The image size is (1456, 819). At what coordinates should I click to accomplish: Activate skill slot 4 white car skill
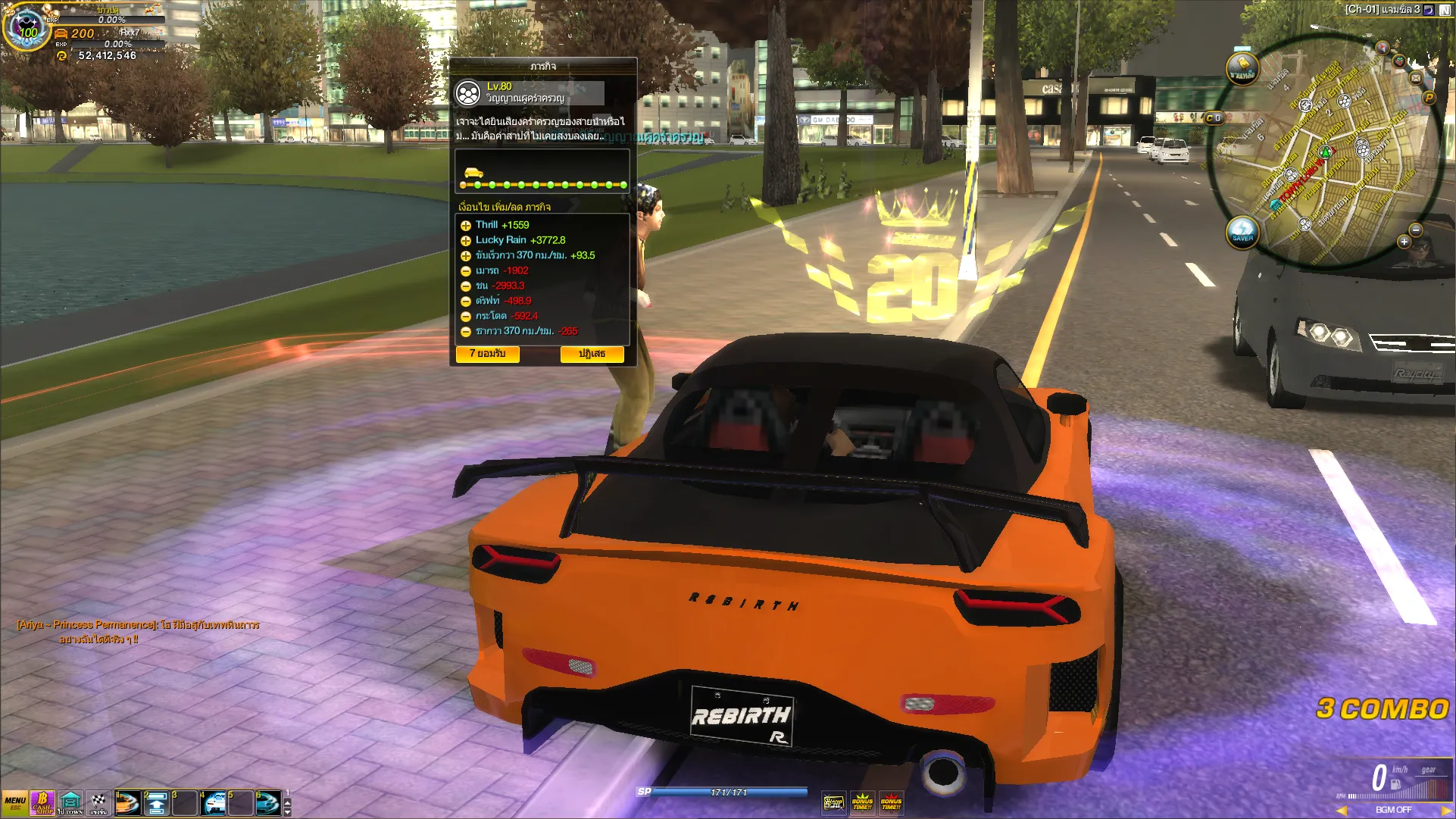(x=214, y=803)
